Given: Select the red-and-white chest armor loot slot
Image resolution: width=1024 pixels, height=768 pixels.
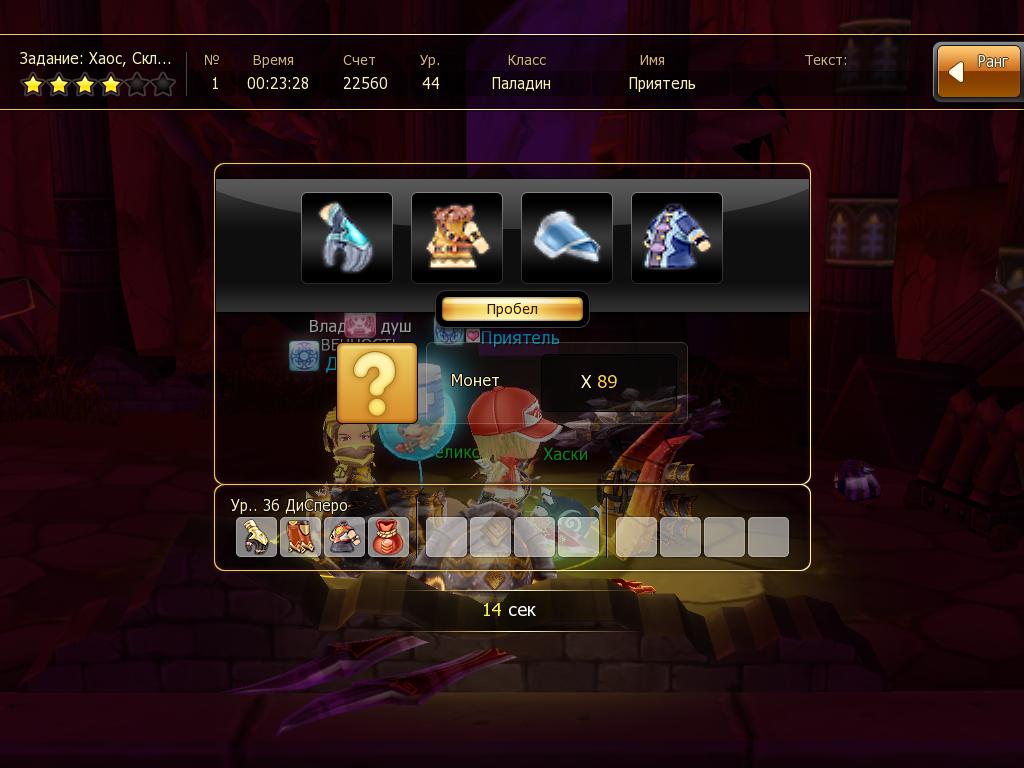Looking at the screenshot, I should [x=344, y=537].
